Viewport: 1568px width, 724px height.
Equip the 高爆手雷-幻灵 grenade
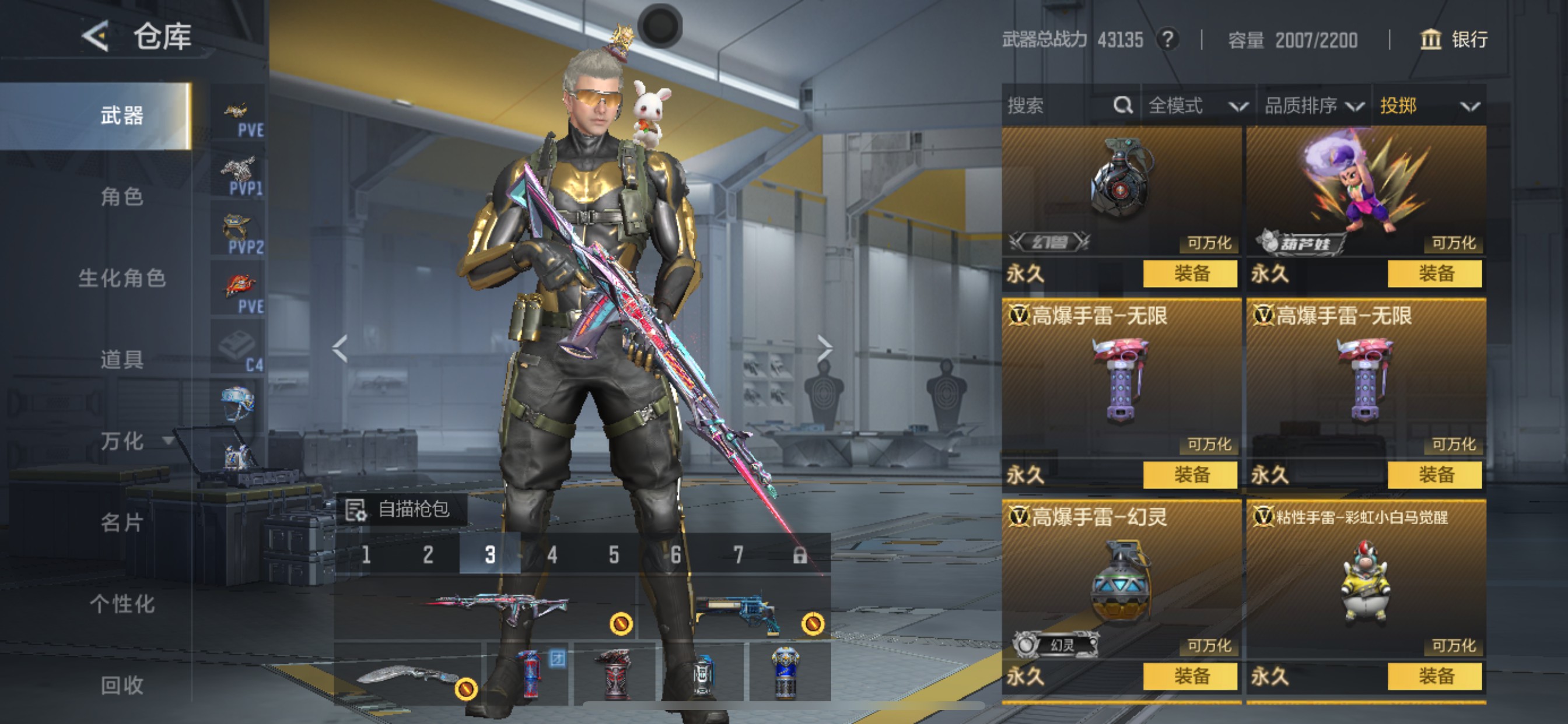tap(1189, 676)
